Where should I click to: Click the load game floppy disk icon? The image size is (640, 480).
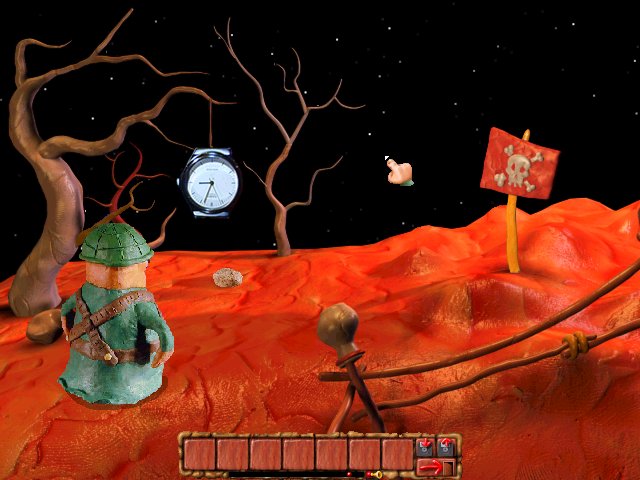click(446, 446)
